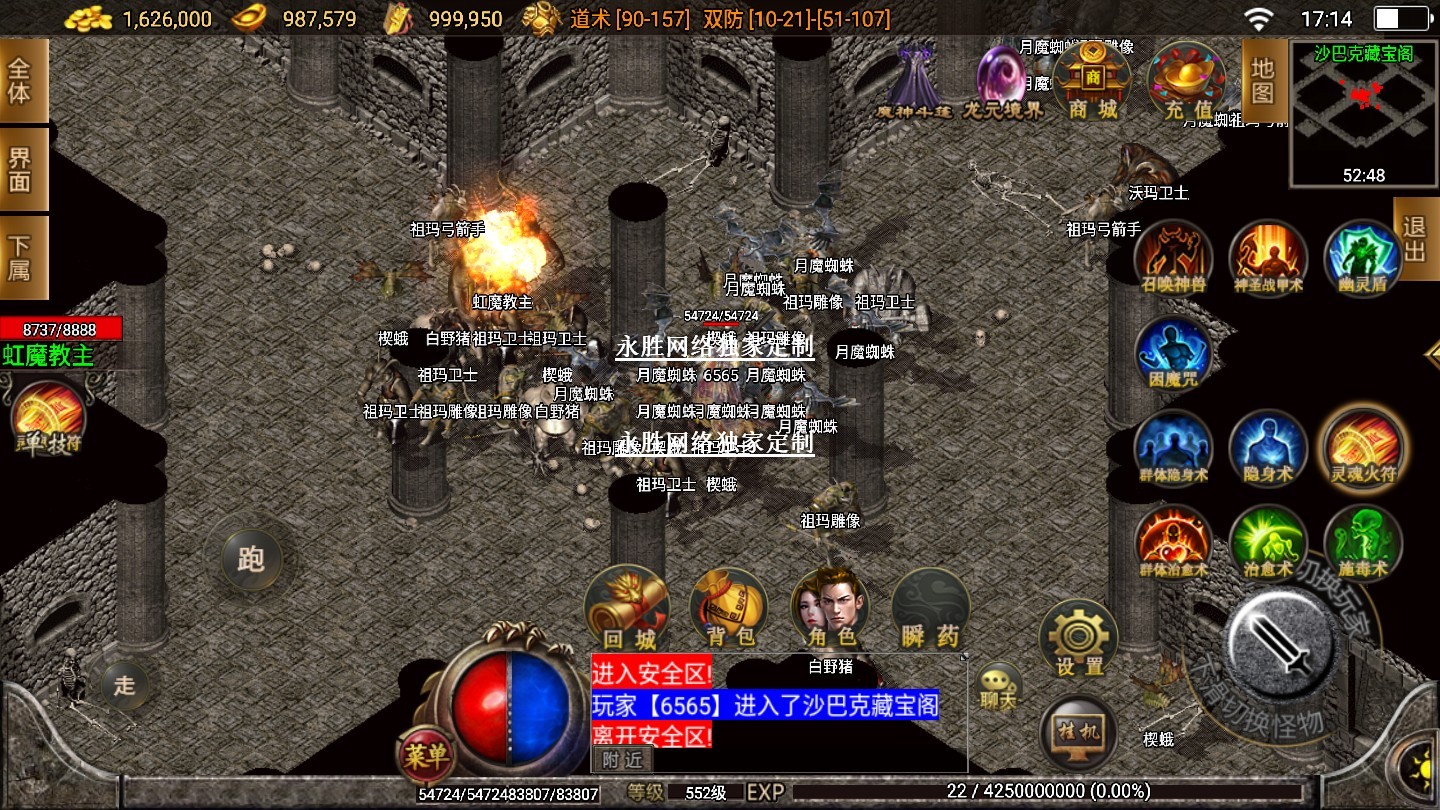Activate 群体隐身术 skill

point(1173,447)
